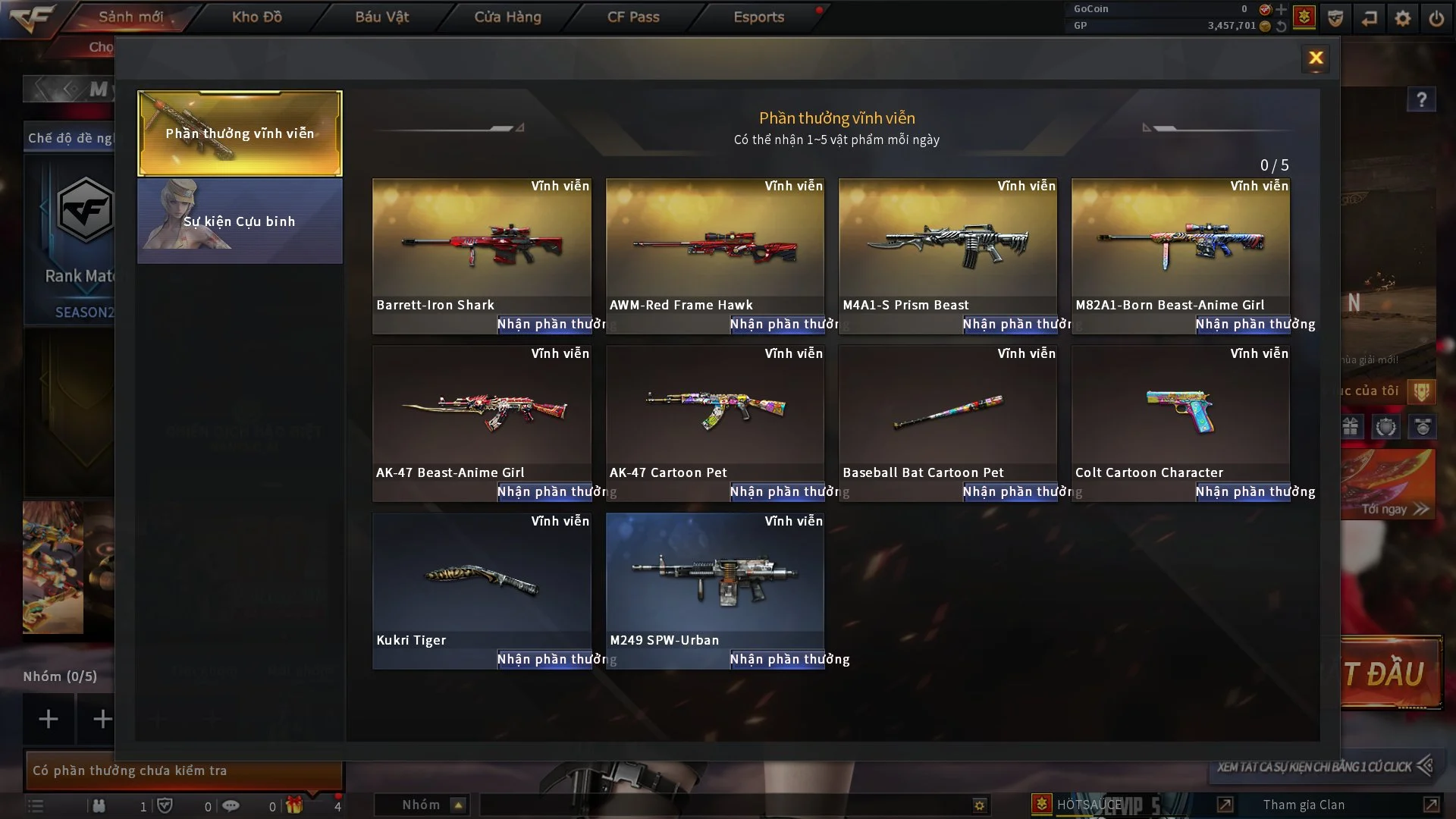Image resolution: width=1456 pixels, height=819 pixels.
Task: Select the Phần thưởng vĩnh viễn tab
Action: point(240,133)
